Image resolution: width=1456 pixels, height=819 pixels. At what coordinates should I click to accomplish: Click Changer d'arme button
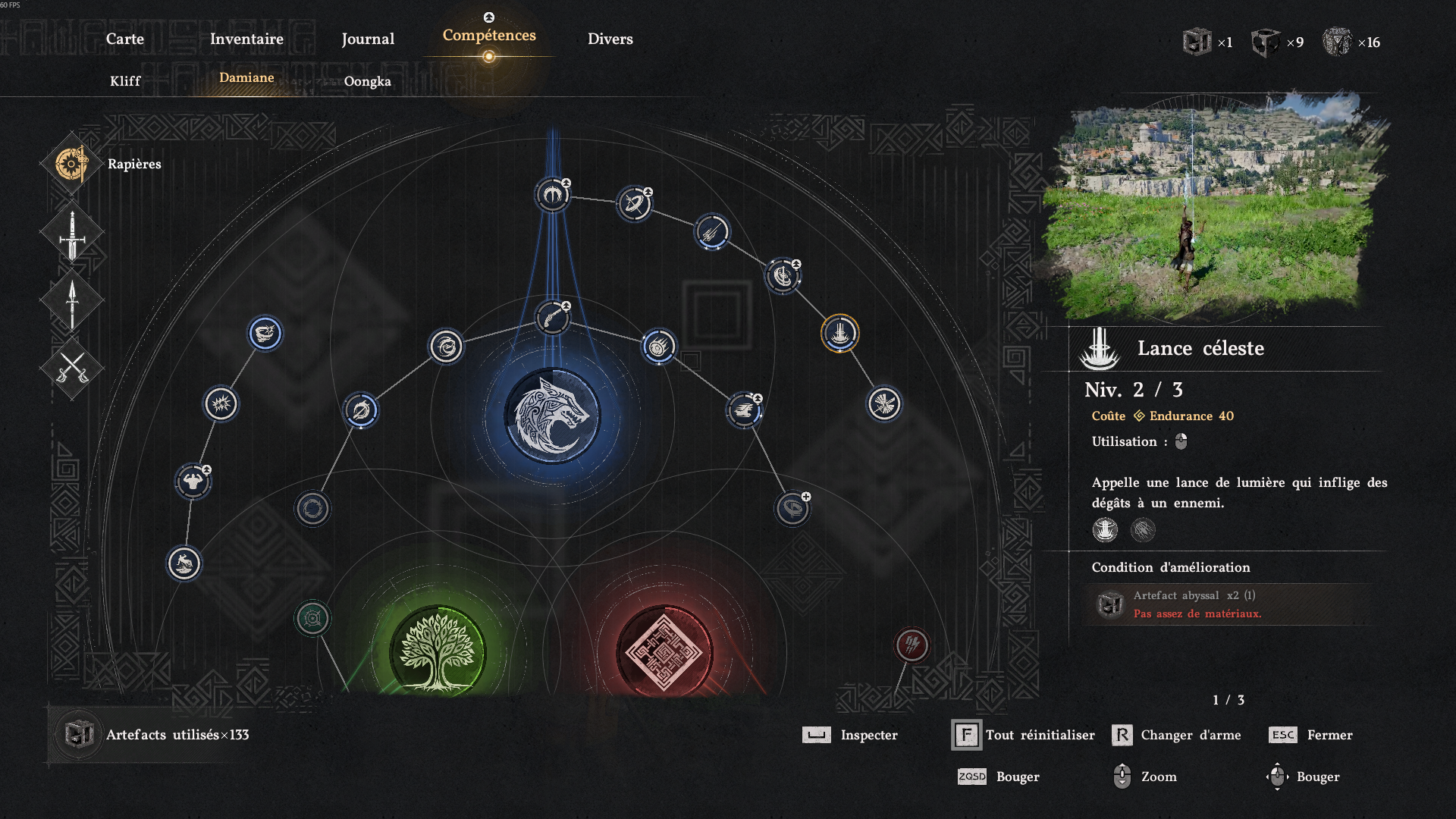[x=1177, y=735]
